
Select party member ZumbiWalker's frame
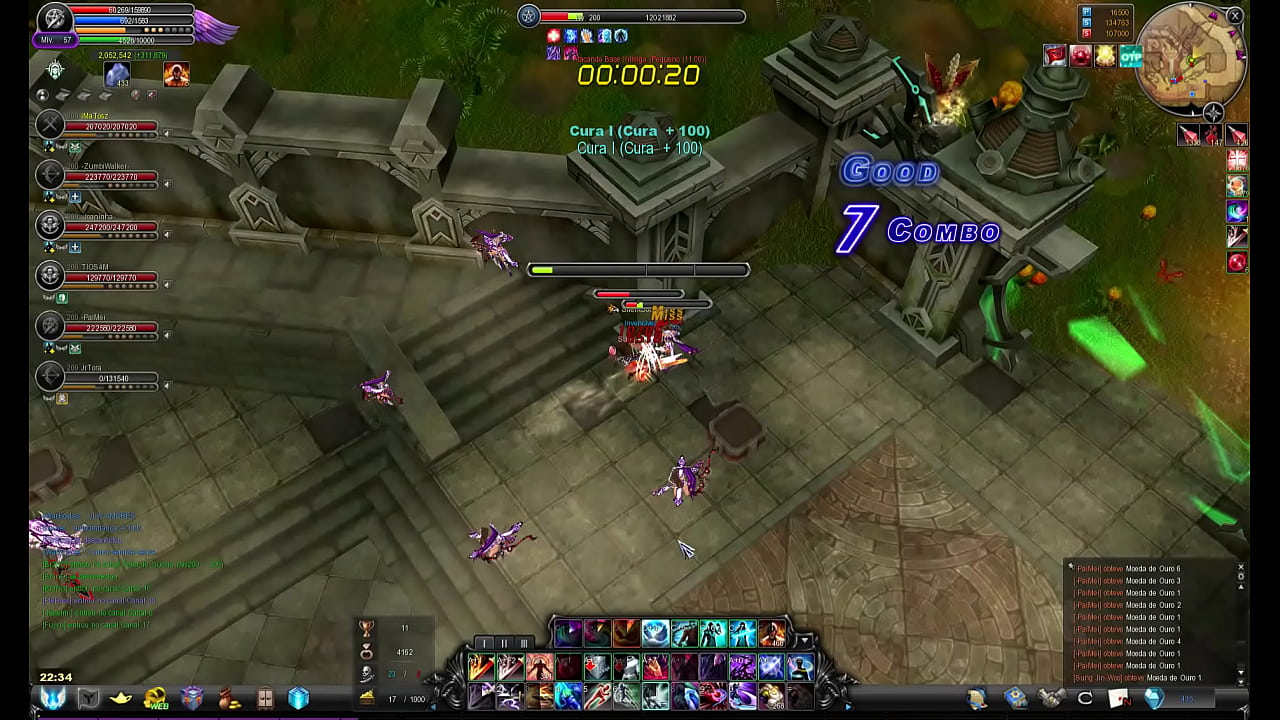110,177
